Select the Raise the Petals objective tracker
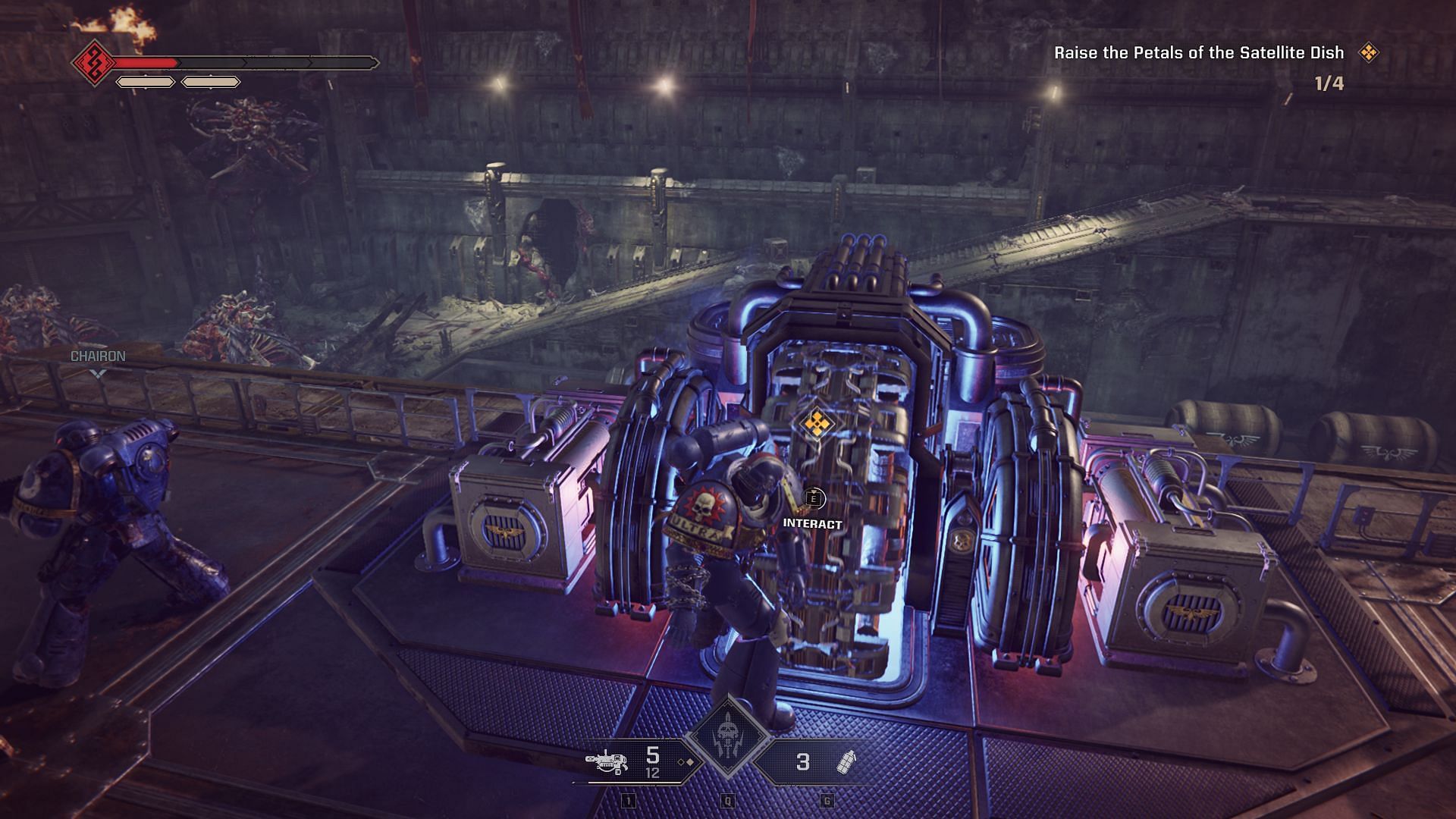1456x819 pixels. [x=1198, y=53]
